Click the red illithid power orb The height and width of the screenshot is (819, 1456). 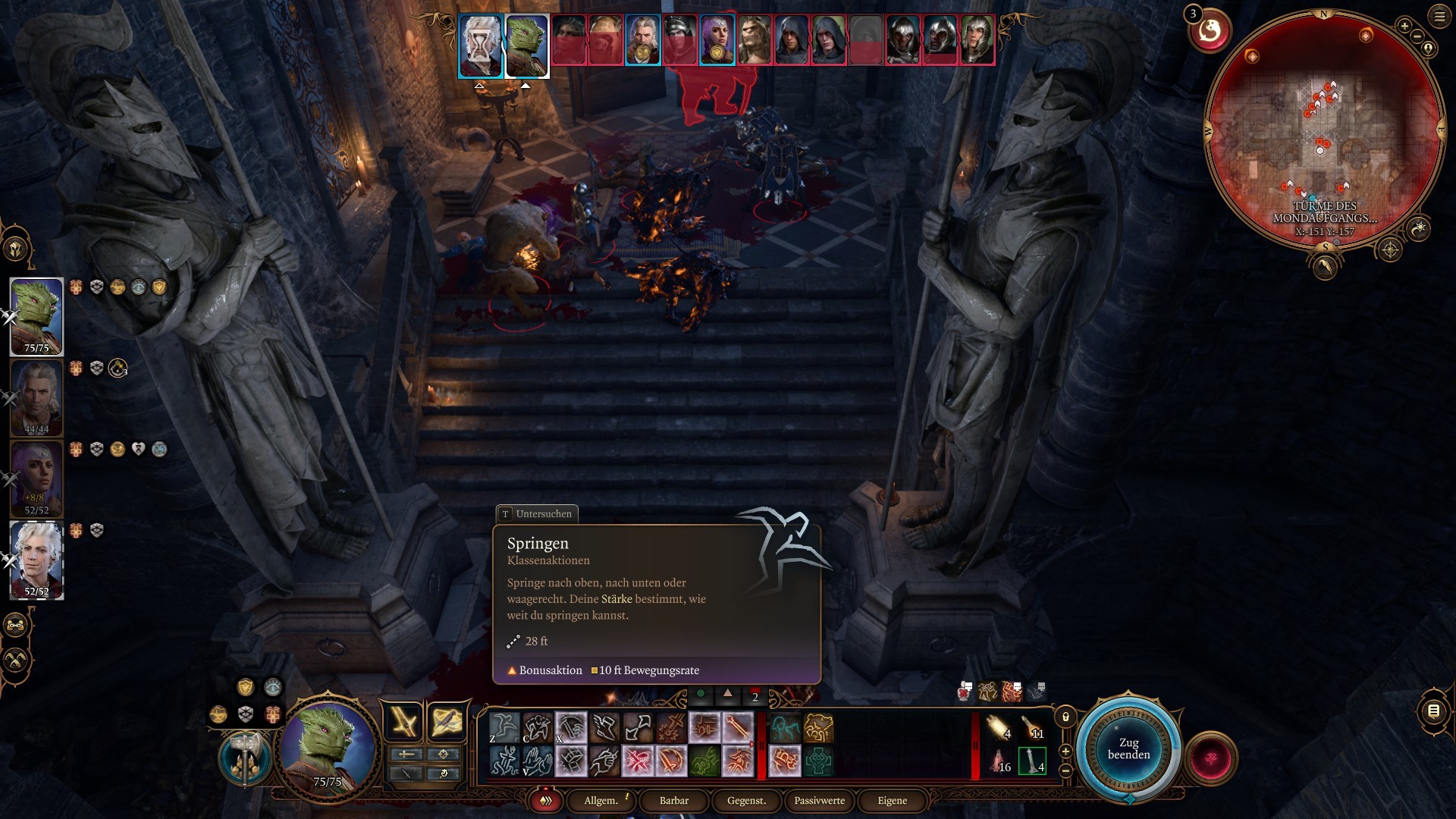pyautogui.click(x=1210, y=758)
